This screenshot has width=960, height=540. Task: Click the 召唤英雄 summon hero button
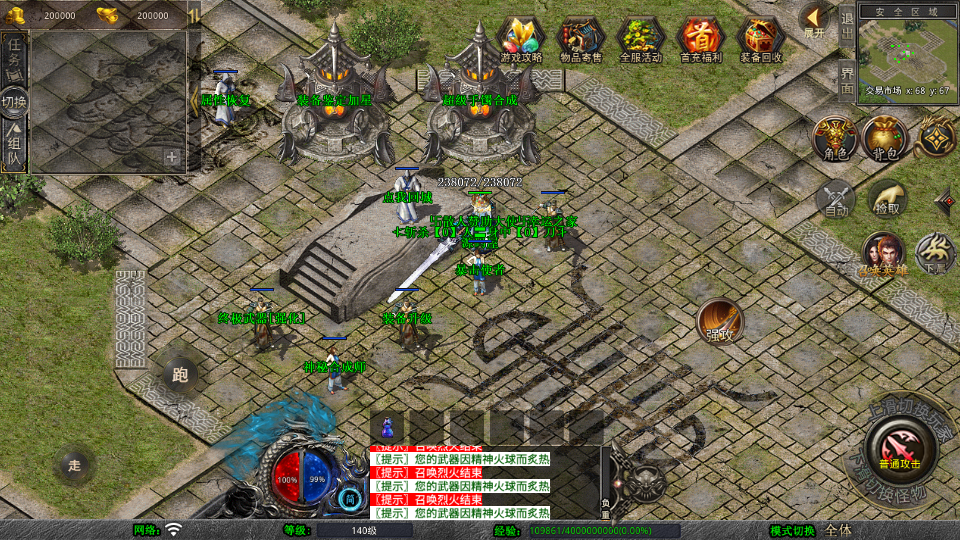coord(883,254)
